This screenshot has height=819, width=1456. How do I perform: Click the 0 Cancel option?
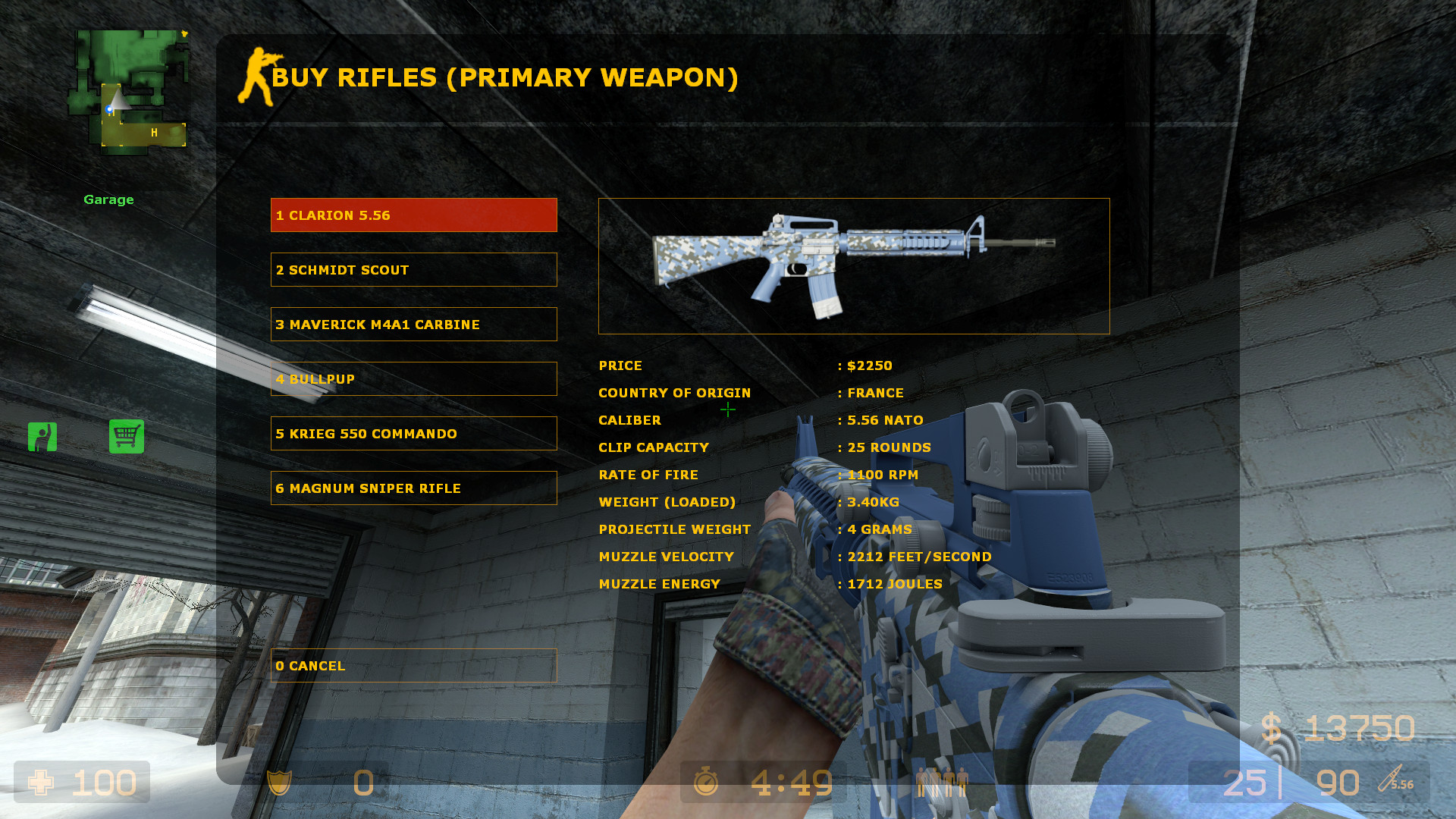click(413, 665)
